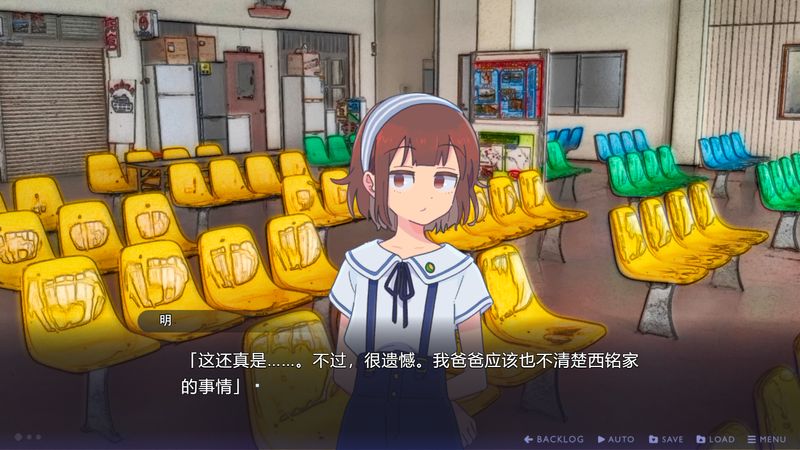Open the SAVE game screen

coord(666,439)
